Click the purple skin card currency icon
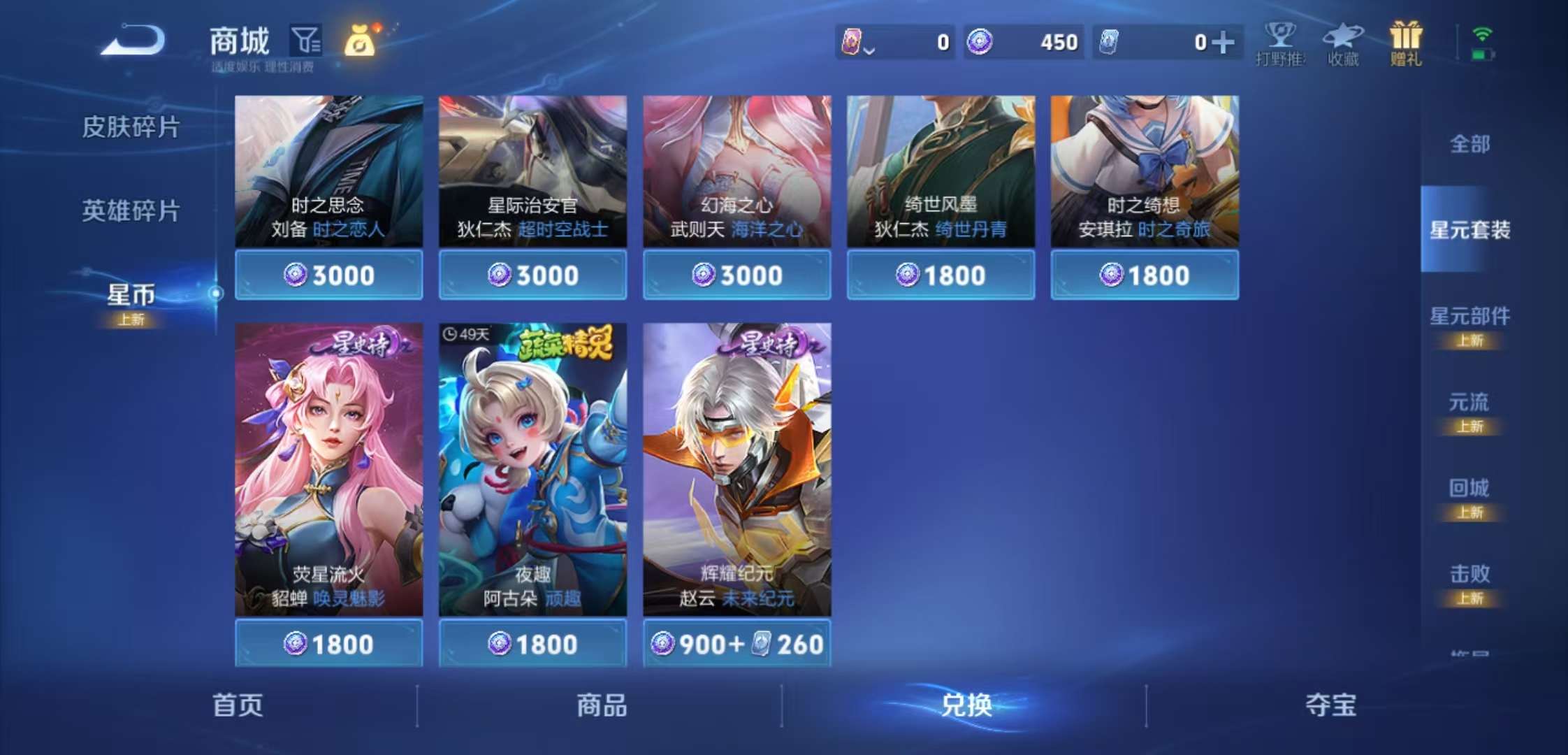The image size is (1568, 755). tap(852, 42)
